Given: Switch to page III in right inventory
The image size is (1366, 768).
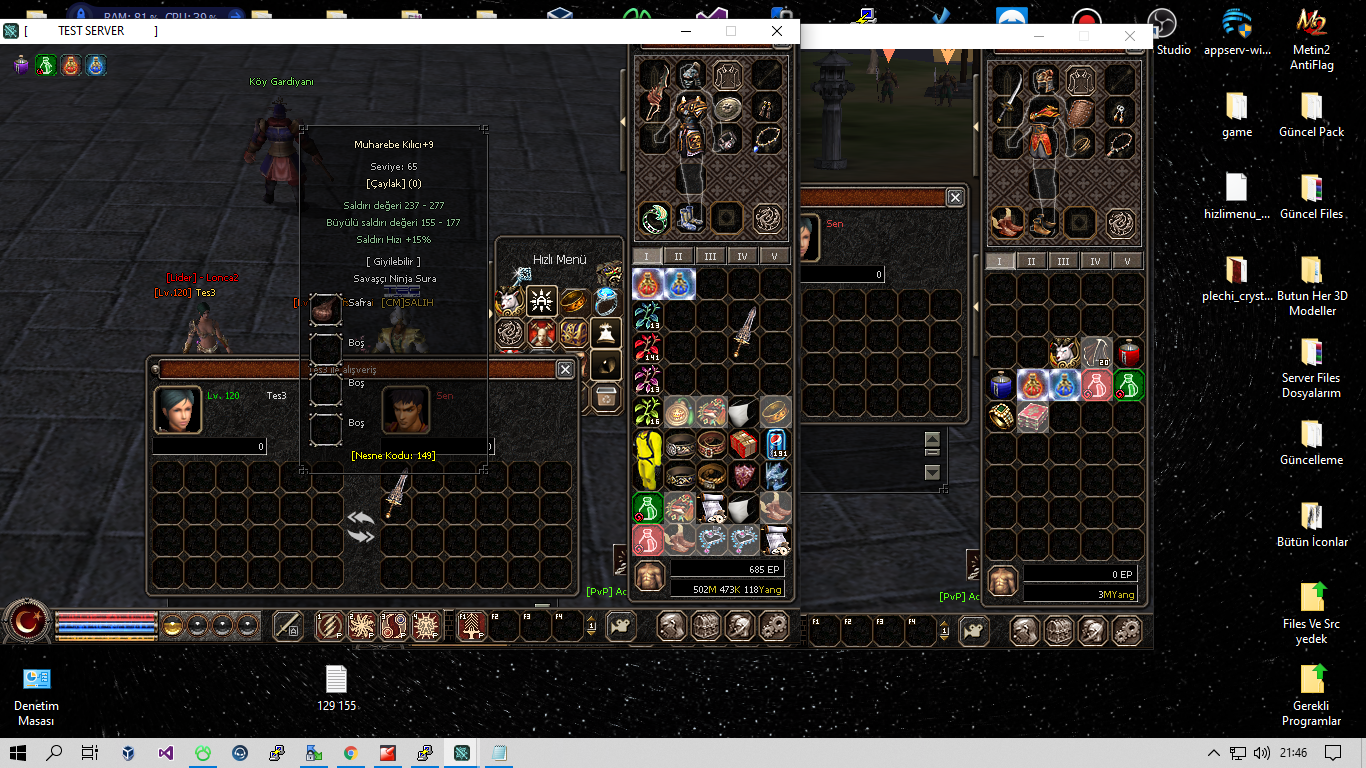Looking at the screenshot, I should coord(1063,261).
